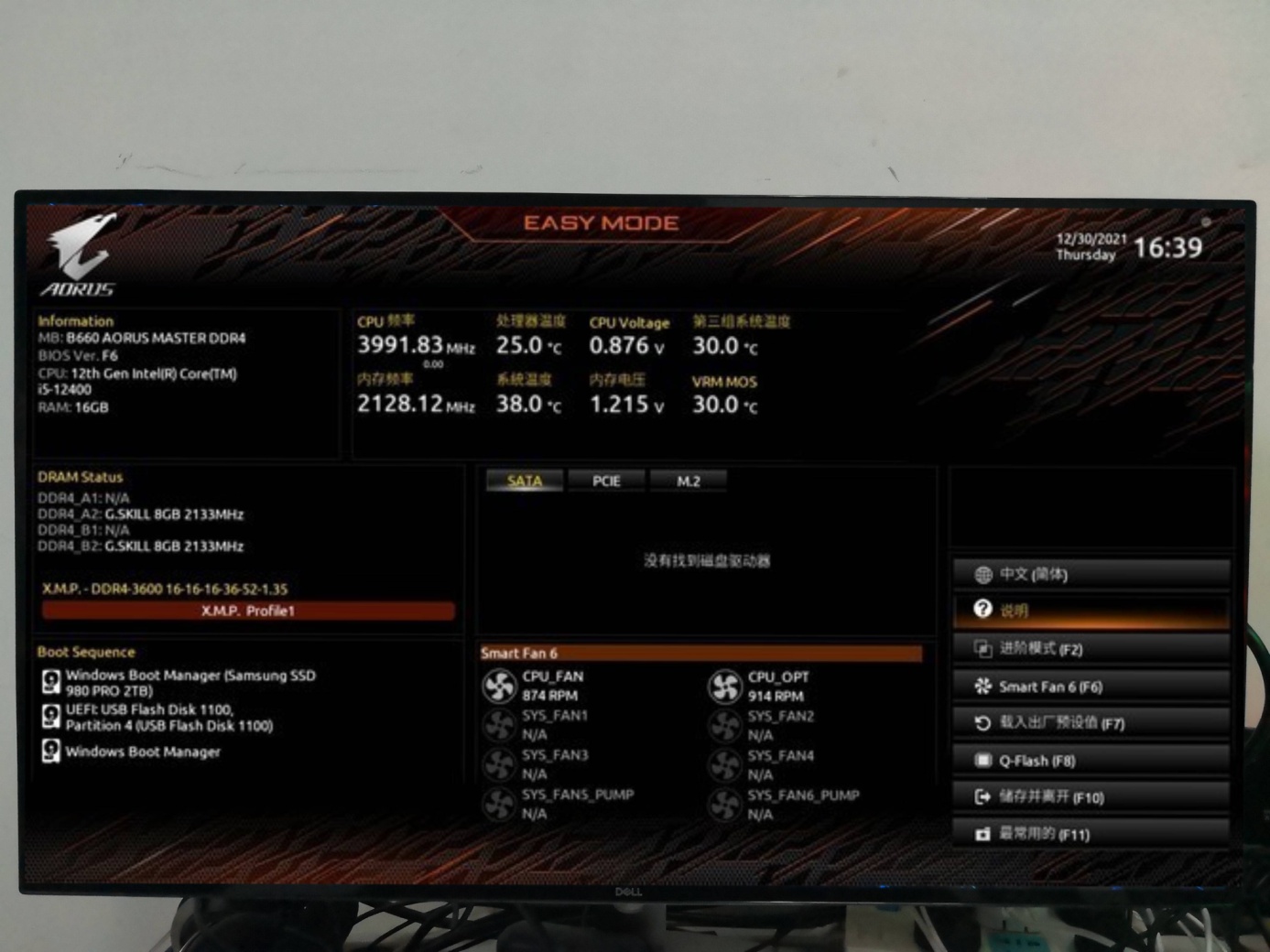Open the 最常用的 (F11) favorites menu

pos(1090,834)
